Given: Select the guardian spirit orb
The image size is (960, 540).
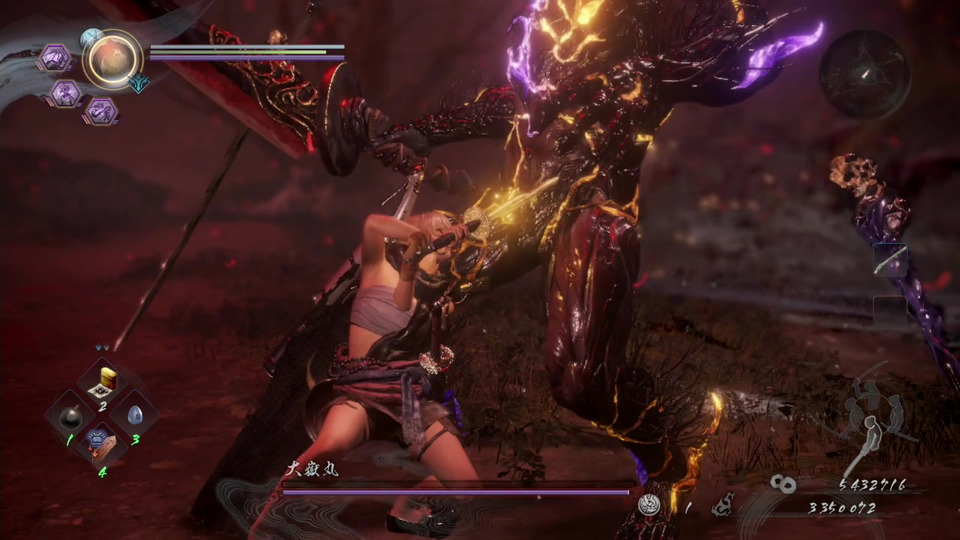Looking at the screenshot, I should pyautogui.click(x=111, y=58).
